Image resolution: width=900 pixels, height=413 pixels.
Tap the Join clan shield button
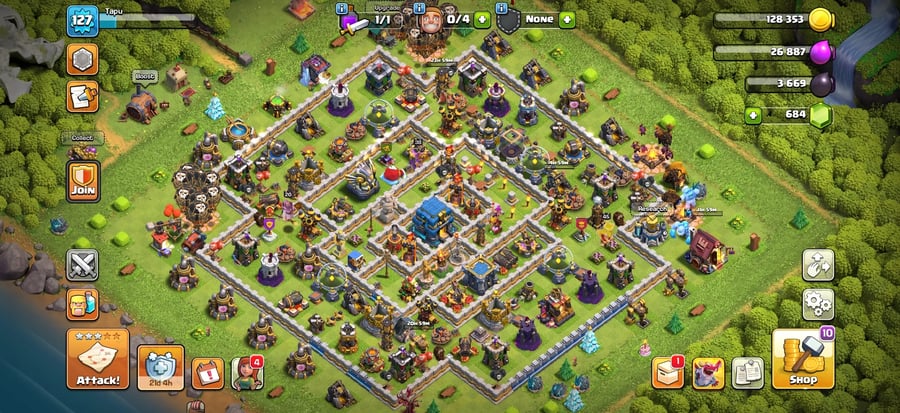click(81, 180)
